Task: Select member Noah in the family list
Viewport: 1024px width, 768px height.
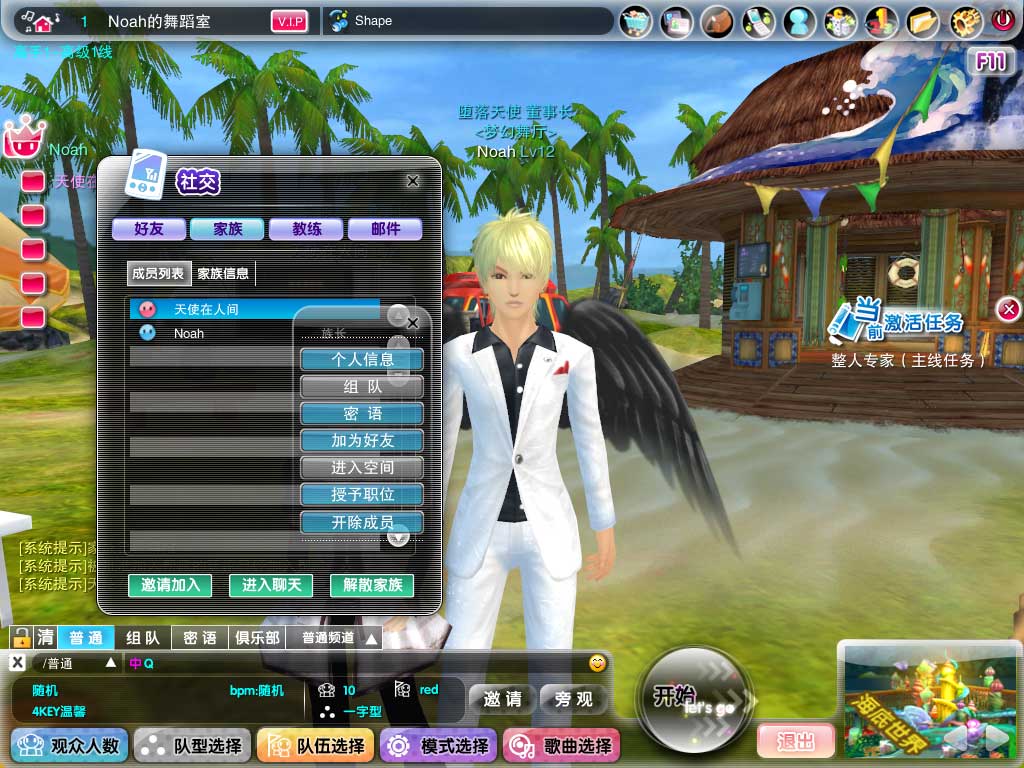Action: [x=188, y=333]
